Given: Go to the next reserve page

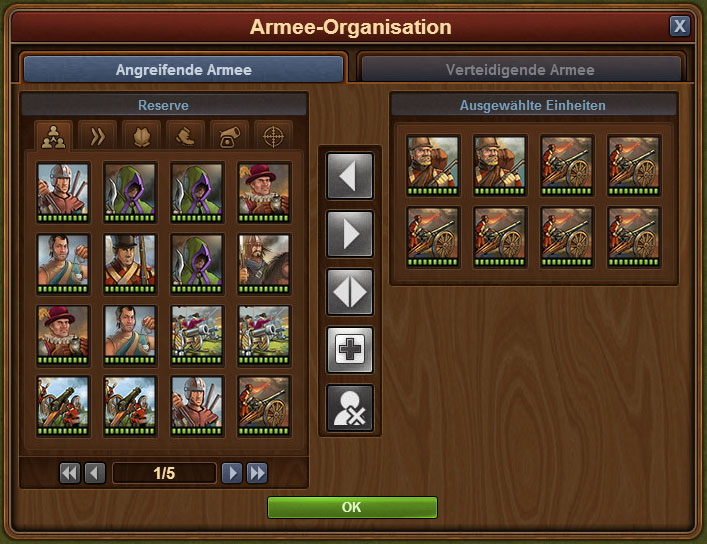Looking at the screenshot, I should [x=232, y=473].
